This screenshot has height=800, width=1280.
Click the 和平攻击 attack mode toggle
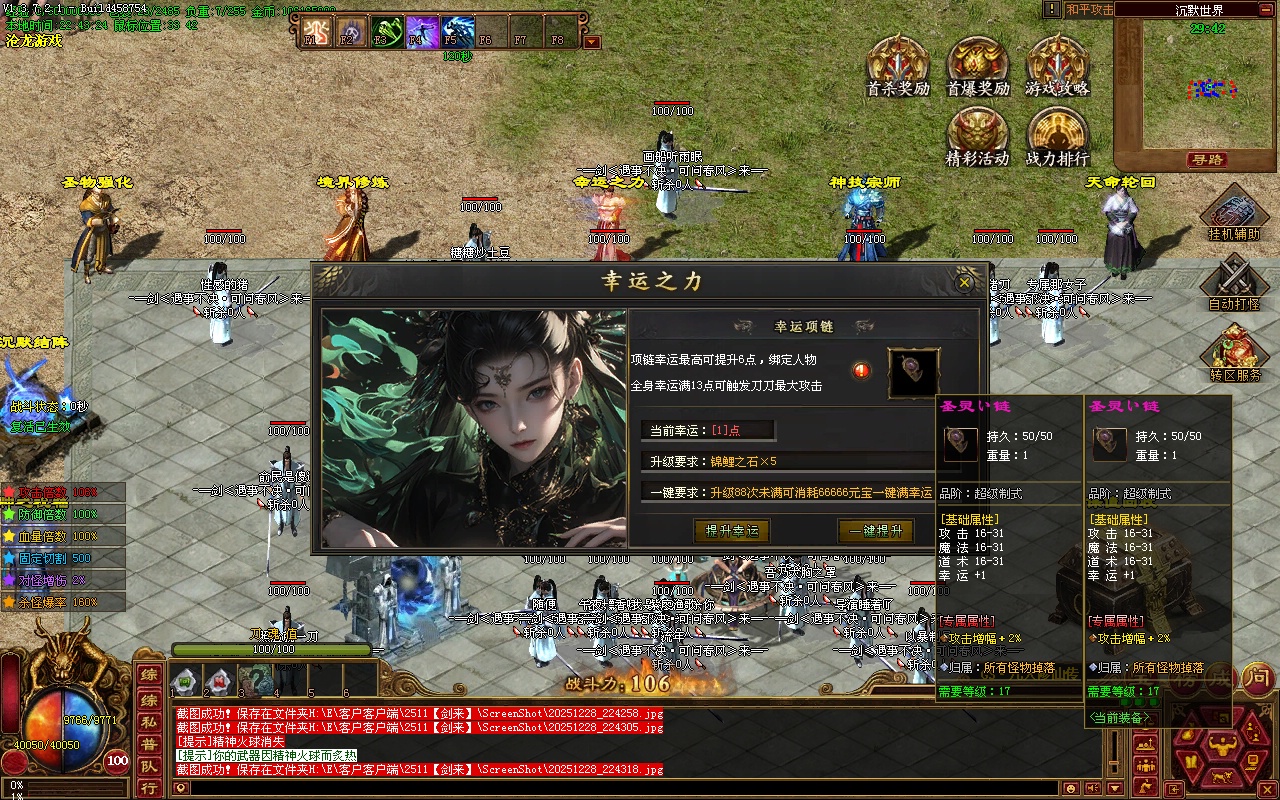(1089, 9)
